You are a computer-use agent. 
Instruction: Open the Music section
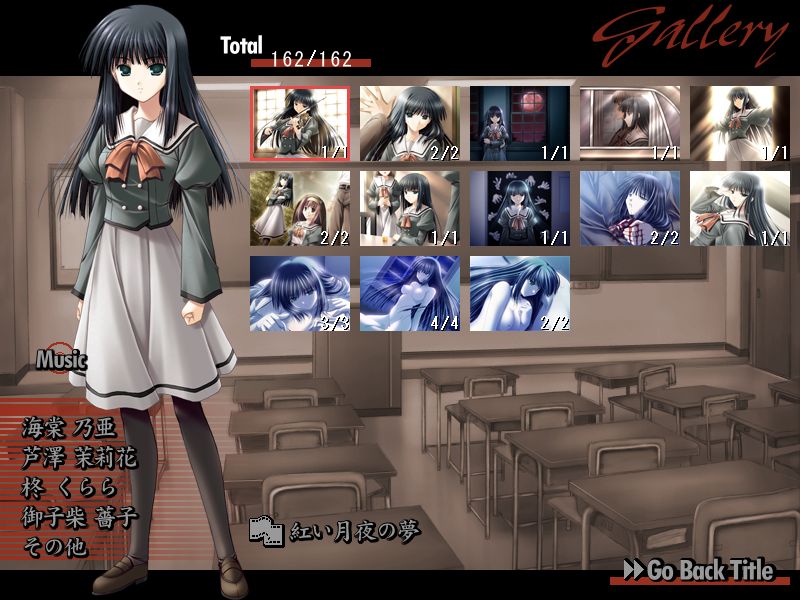(61, 359)
